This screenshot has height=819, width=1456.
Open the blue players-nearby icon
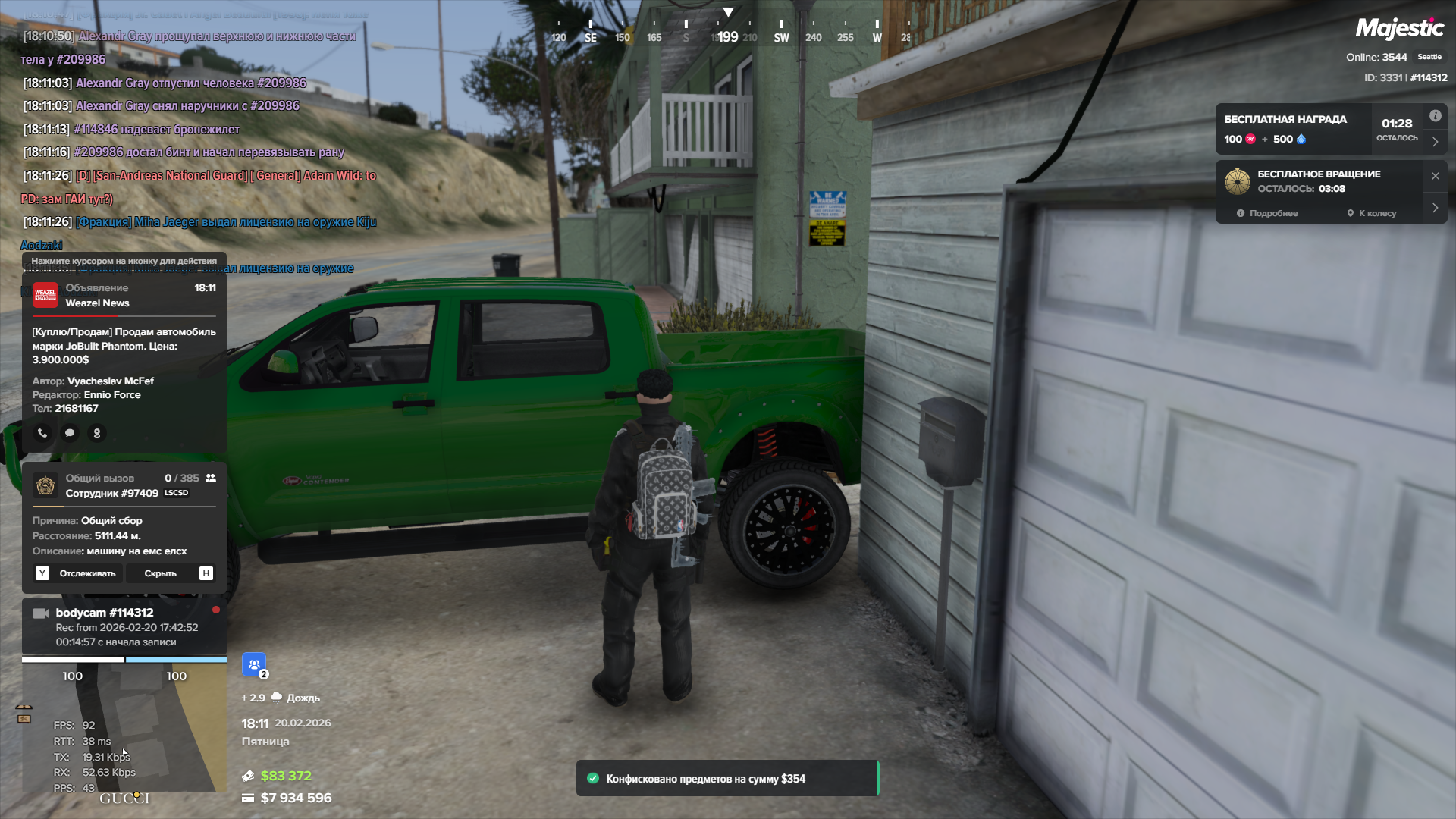click(x=254, y=664)
